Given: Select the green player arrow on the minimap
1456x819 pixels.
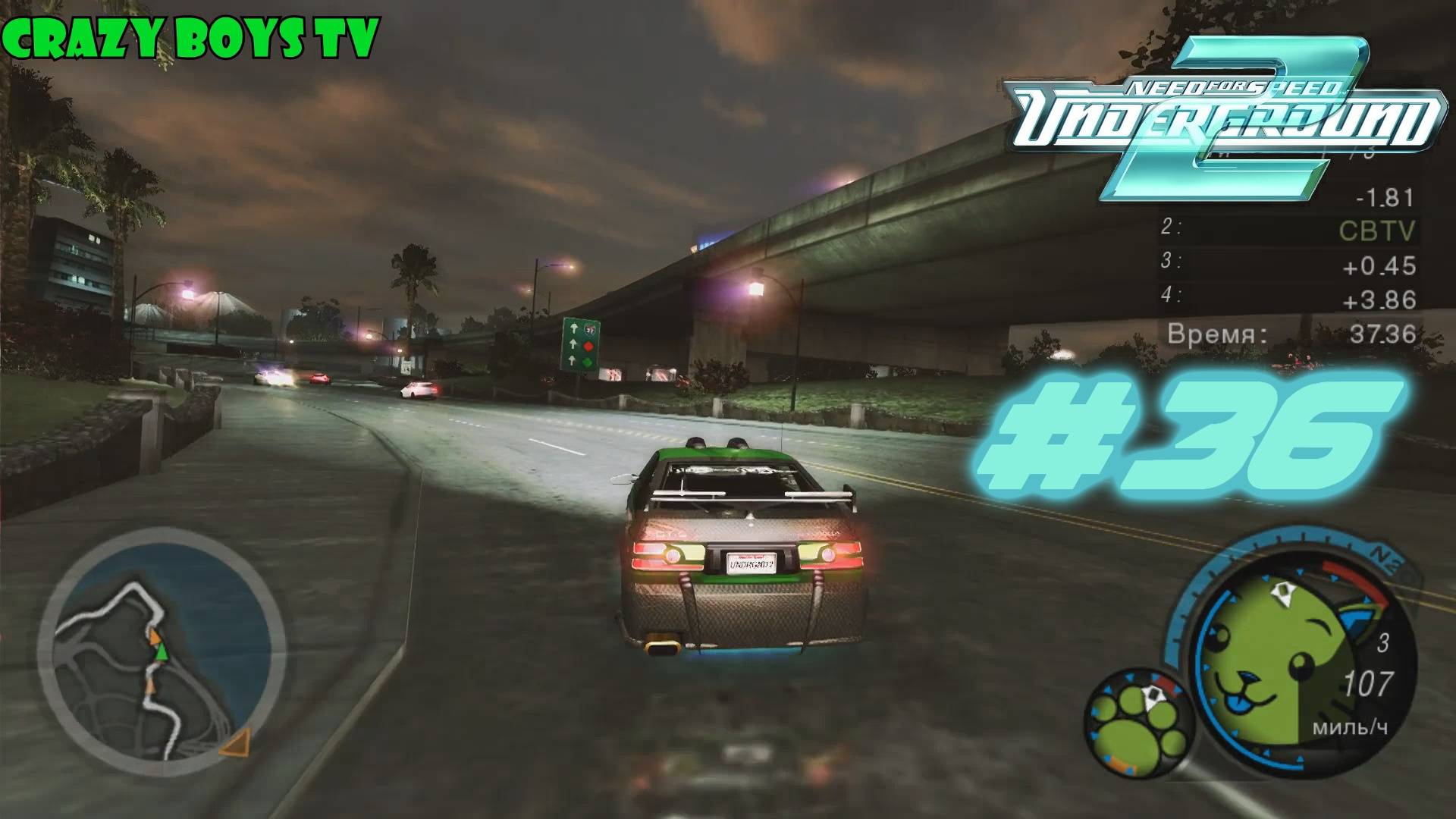Looking at the screenshot, I should click(x=162, y=652).
